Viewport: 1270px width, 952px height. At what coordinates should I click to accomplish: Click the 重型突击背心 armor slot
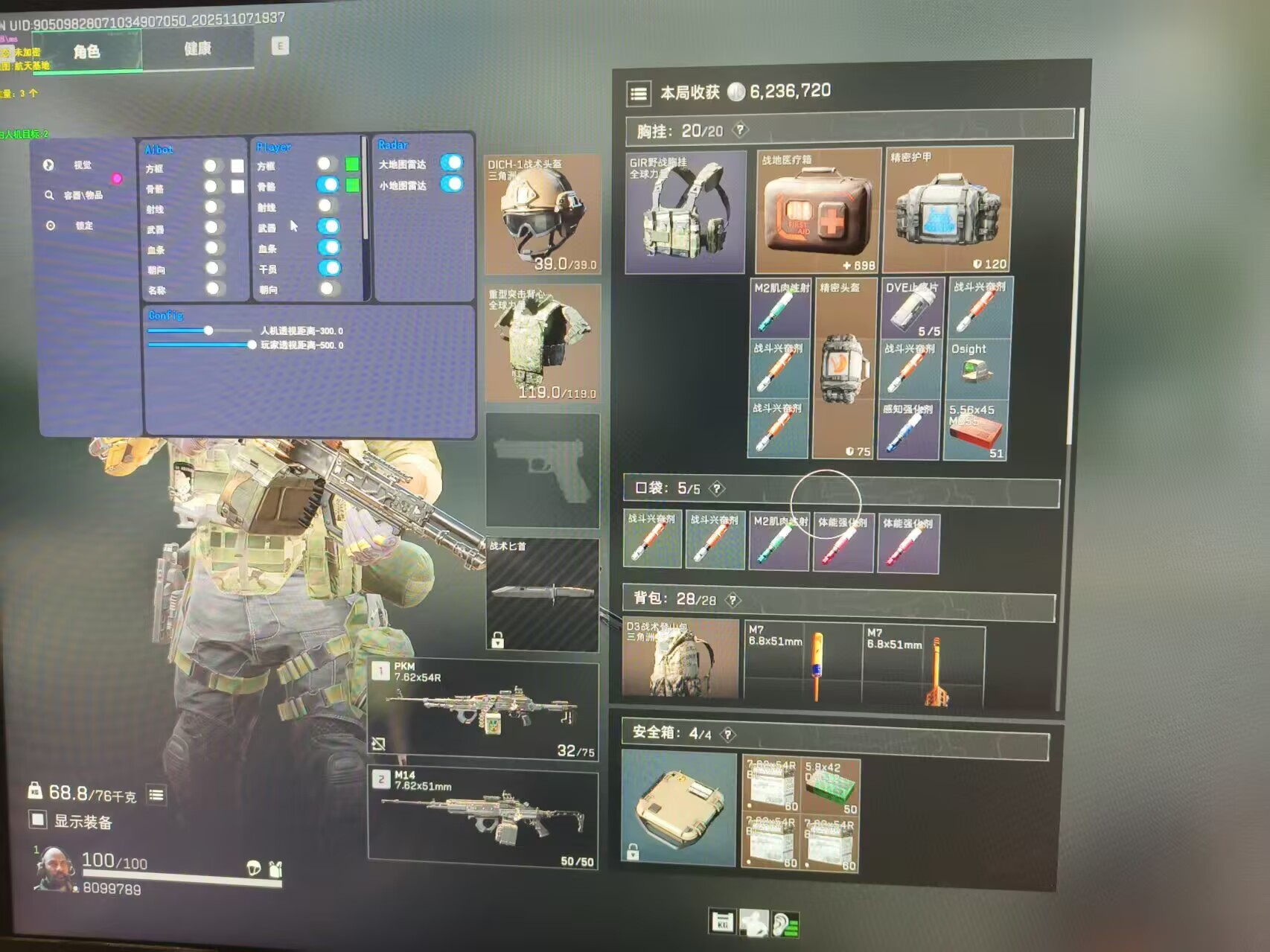(x=542, y=343)
